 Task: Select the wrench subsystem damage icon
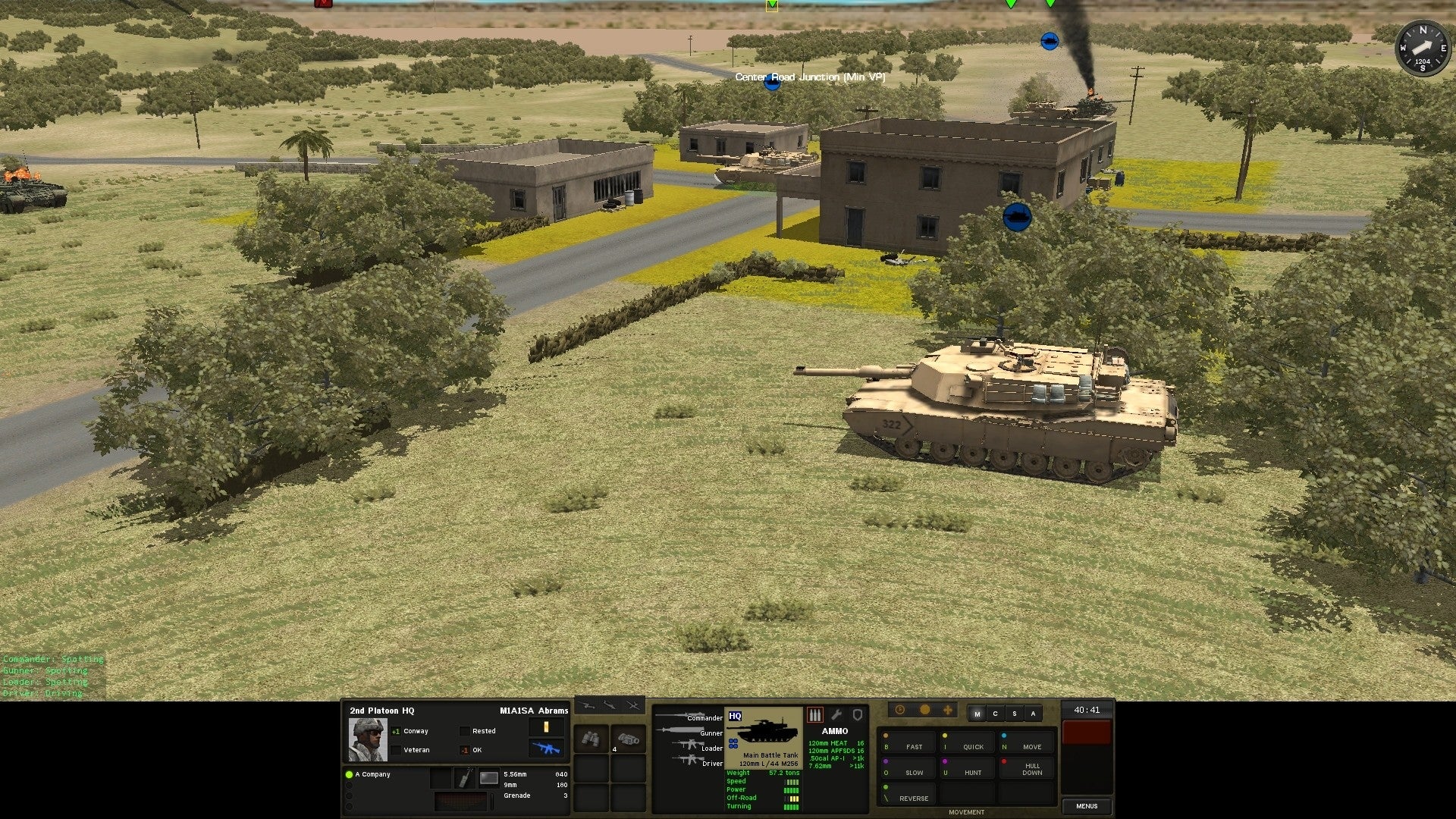(x=836, y=714)
